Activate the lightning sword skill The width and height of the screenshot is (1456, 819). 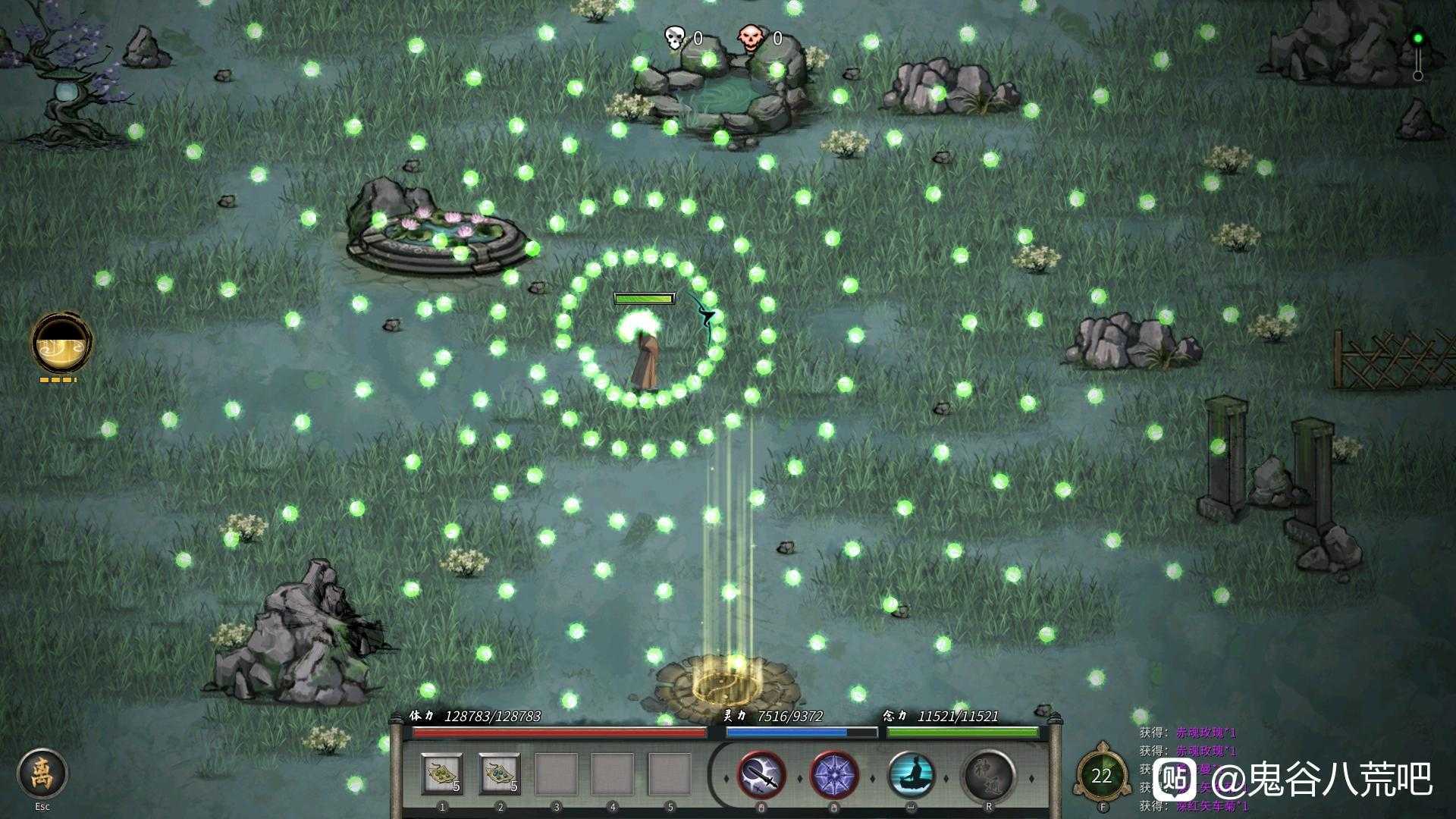coord(761,776)
